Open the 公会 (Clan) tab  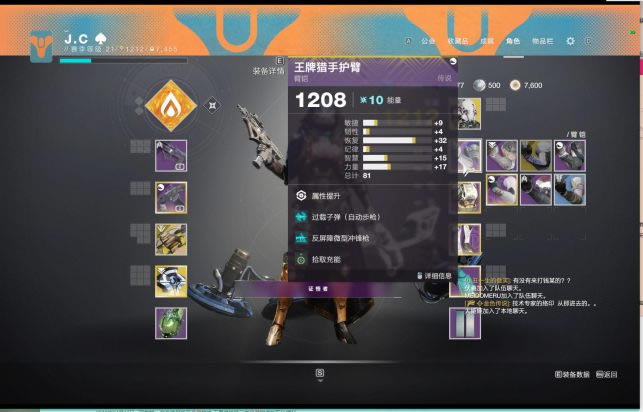[x=428, y=41]
